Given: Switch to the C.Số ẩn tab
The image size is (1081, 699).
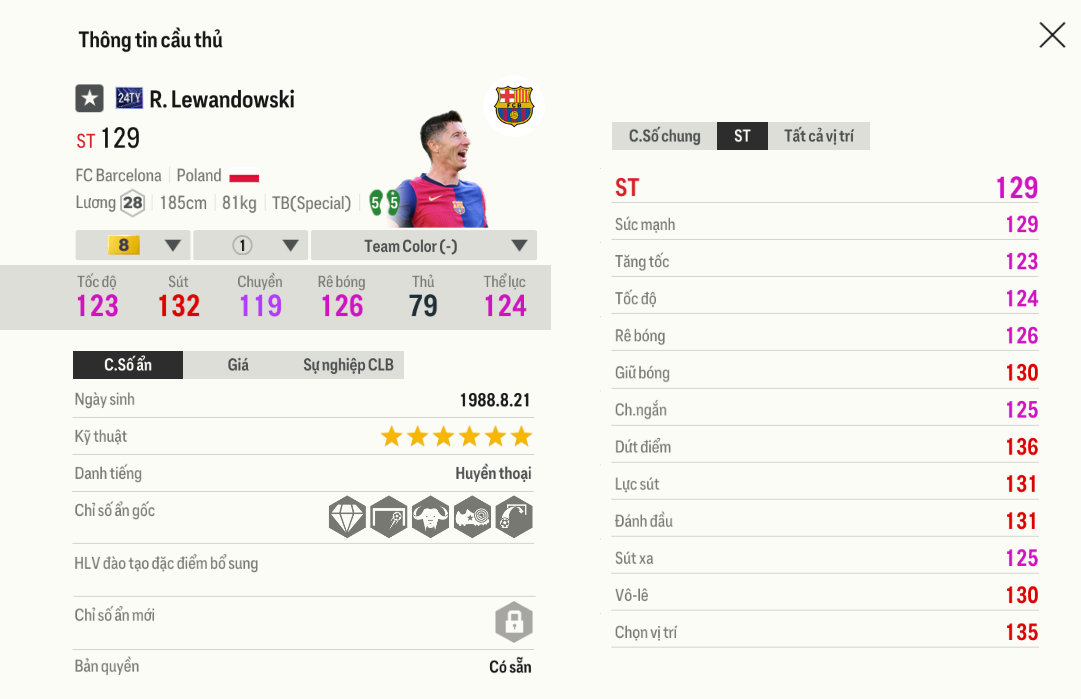Looking at the screenshot, I should click(x=128, y=365).
